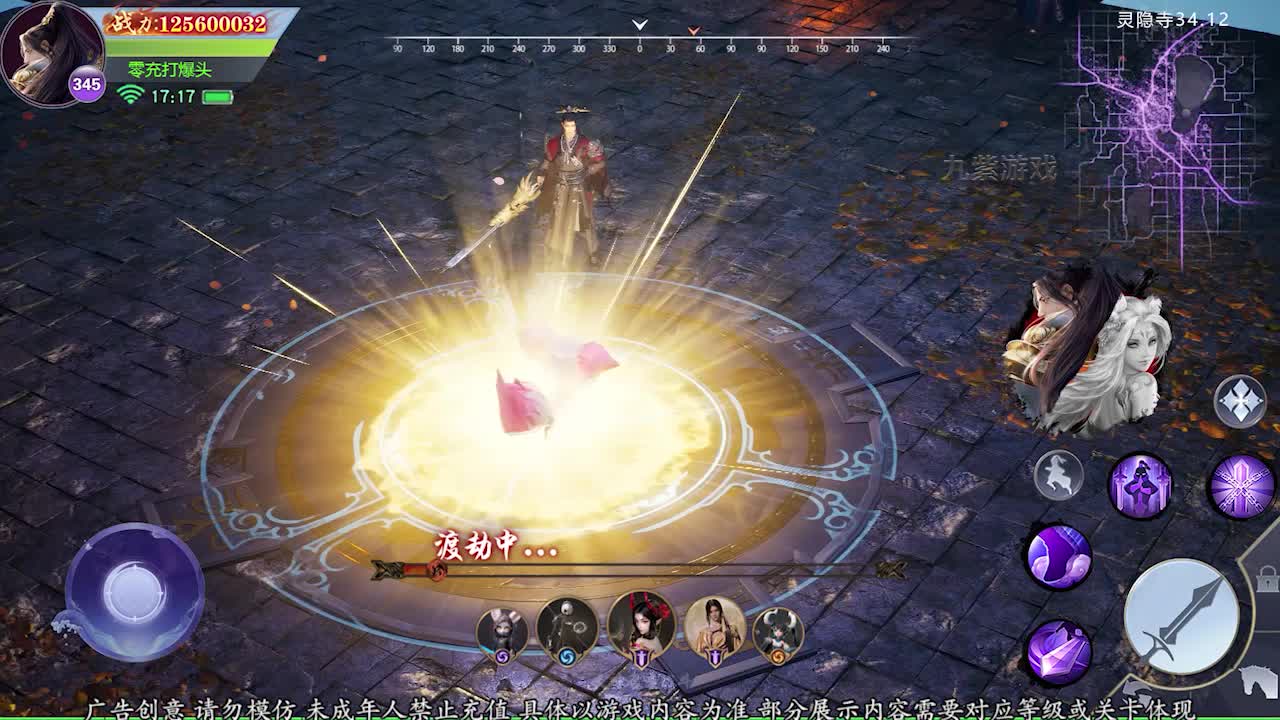Tap the two-character companion portrait
Screen dimensions: 1280x720
(x=1085, y=350)
